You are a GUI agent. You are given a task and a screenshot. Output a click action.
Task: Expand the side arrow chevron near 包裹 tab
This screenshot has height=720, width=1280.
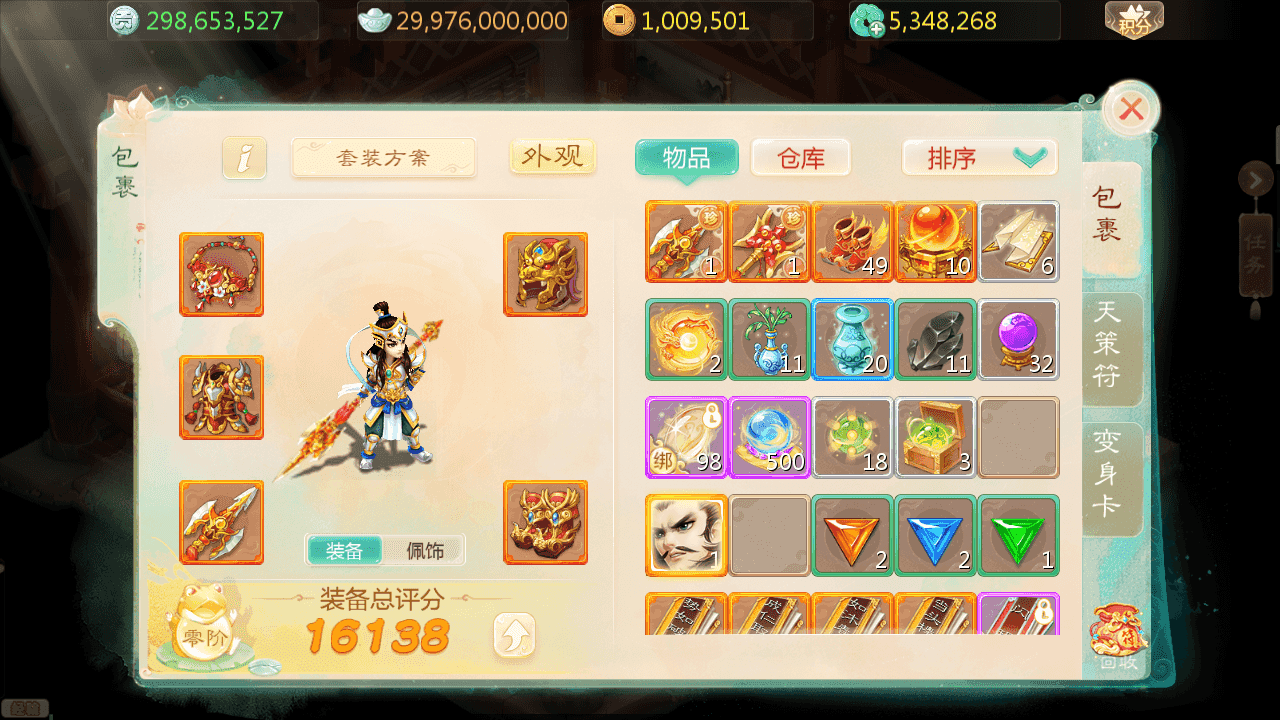tap(1256, 180)
